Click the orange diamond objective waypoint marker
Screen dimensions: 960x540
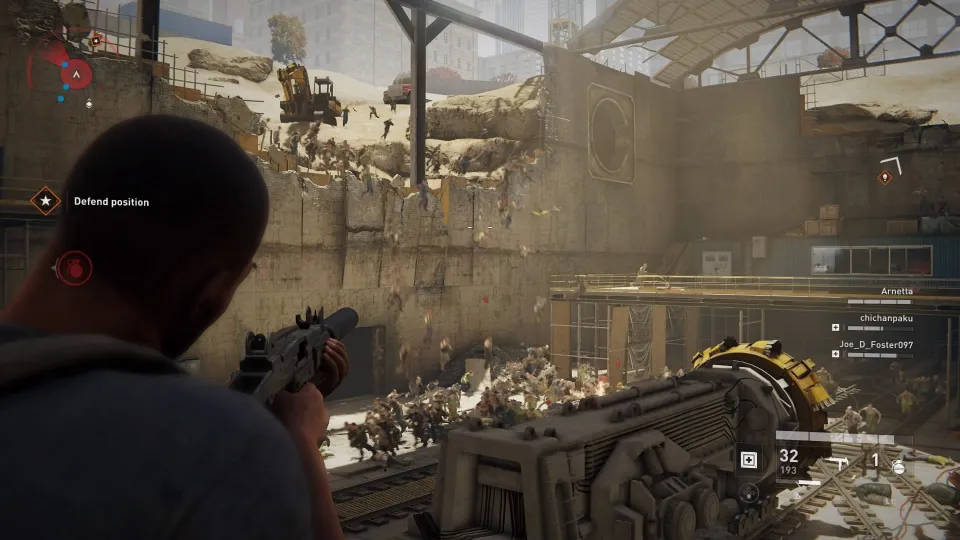click(884, 177)
